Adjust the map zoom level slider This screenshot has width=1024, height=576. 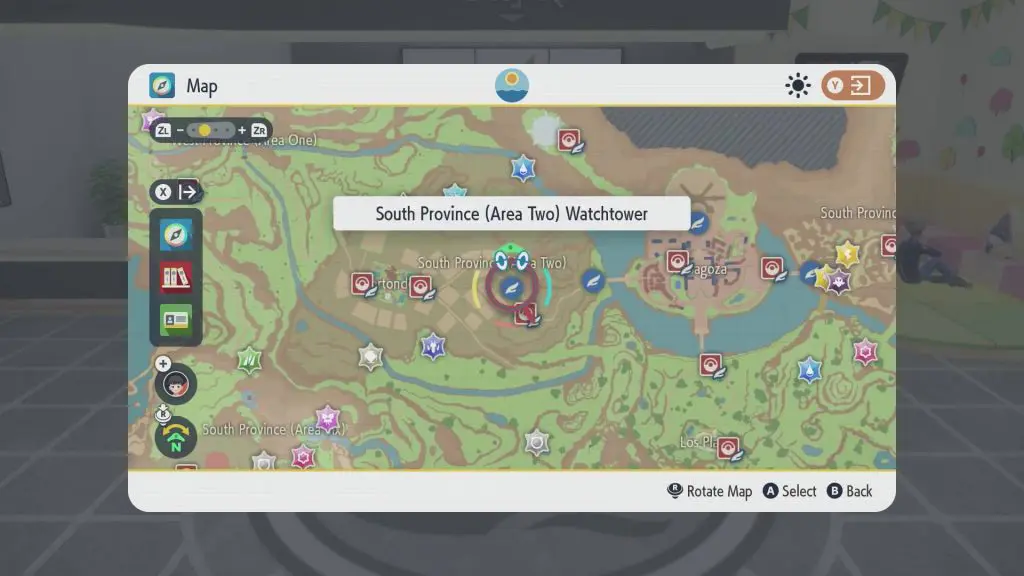[x=204, y=131]
